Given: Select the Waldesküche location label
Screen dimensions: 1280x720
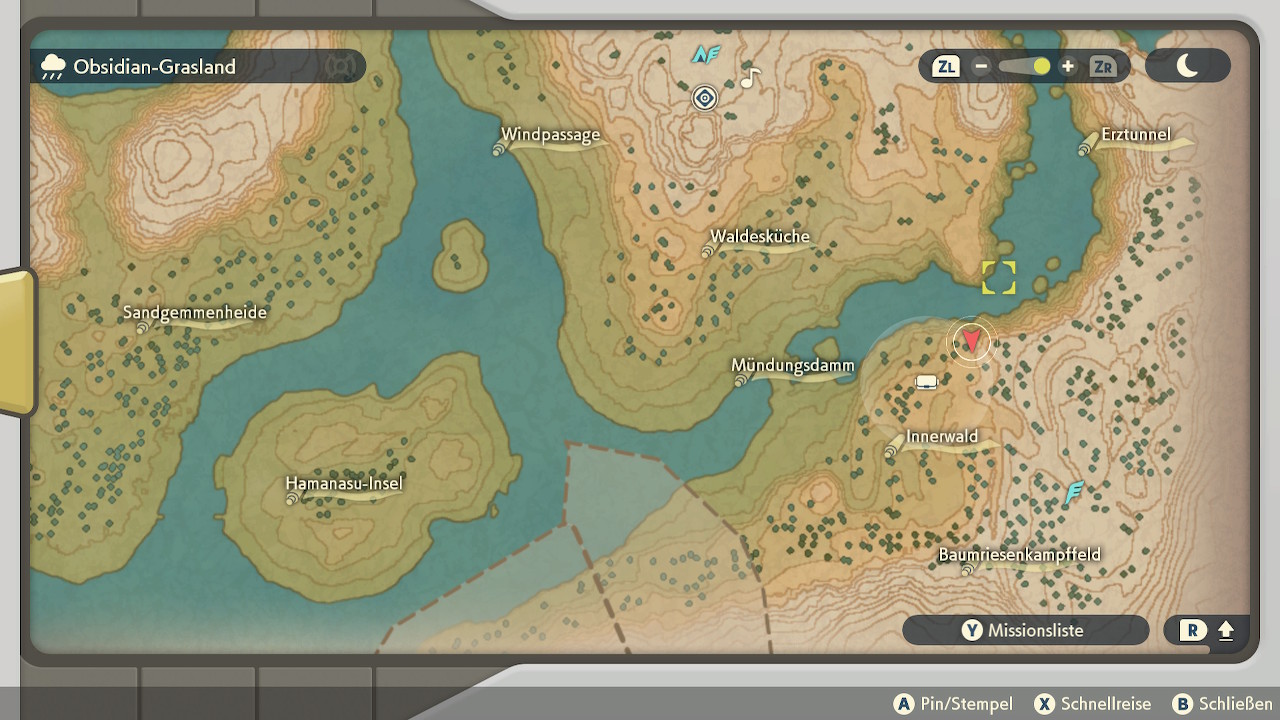Looking at the screenshot, I should 760,238.
